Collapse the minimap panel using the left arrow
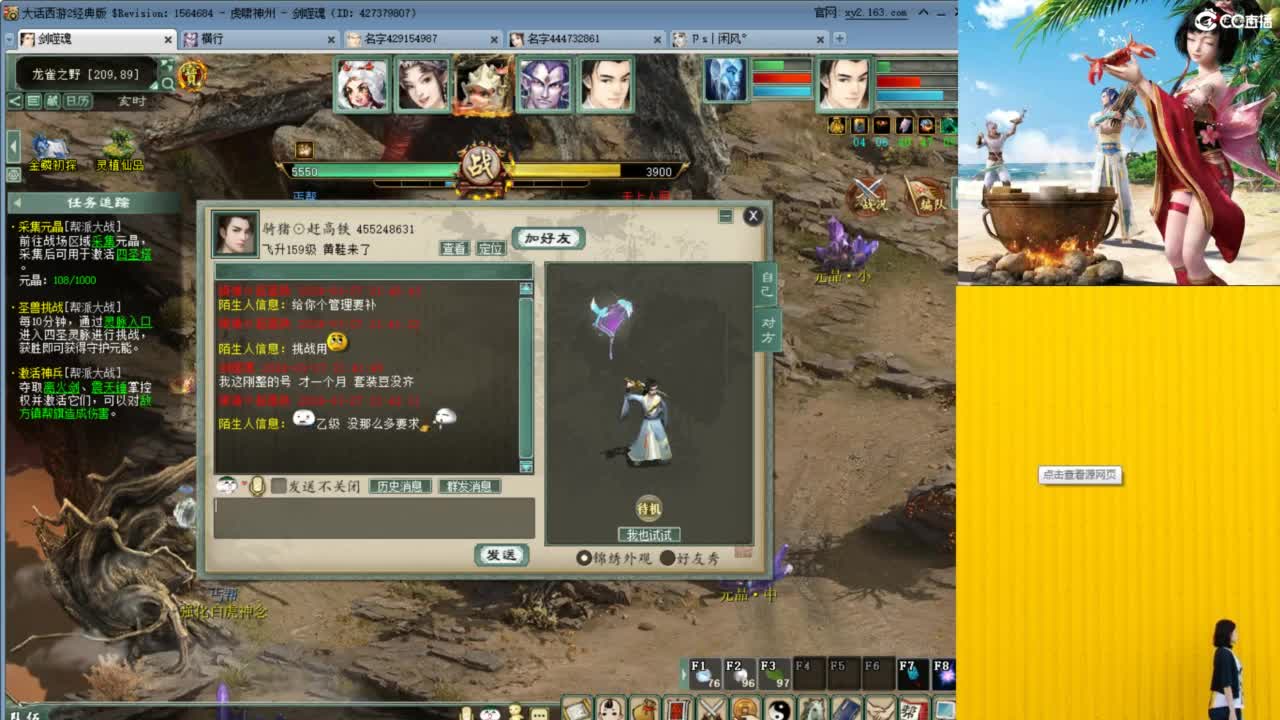The image size is (1280, 720). coord(13,144)
